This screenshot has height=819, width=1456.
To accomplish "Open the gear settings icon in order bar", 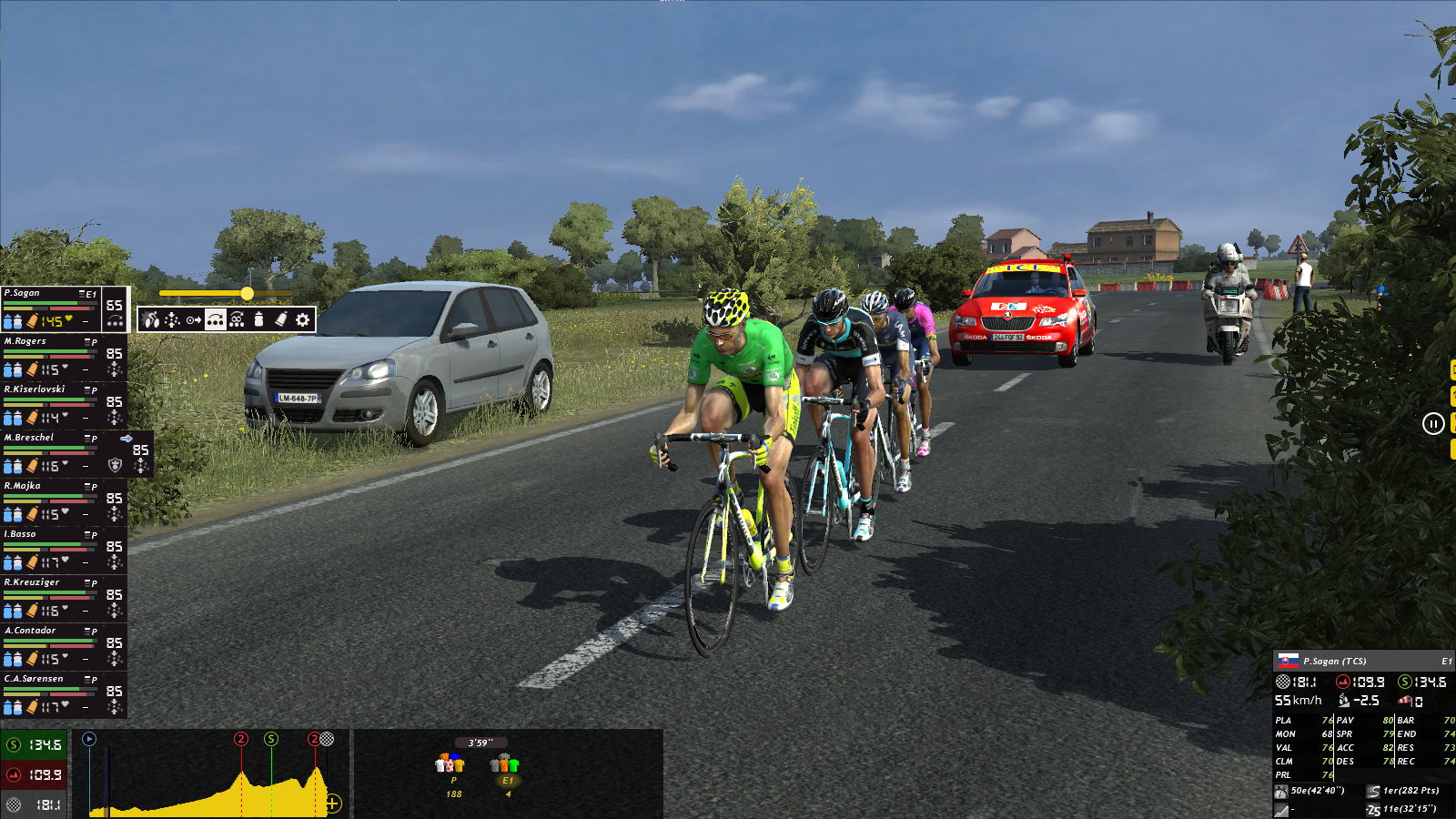I will pyautogui.click(x=302, y=319).
